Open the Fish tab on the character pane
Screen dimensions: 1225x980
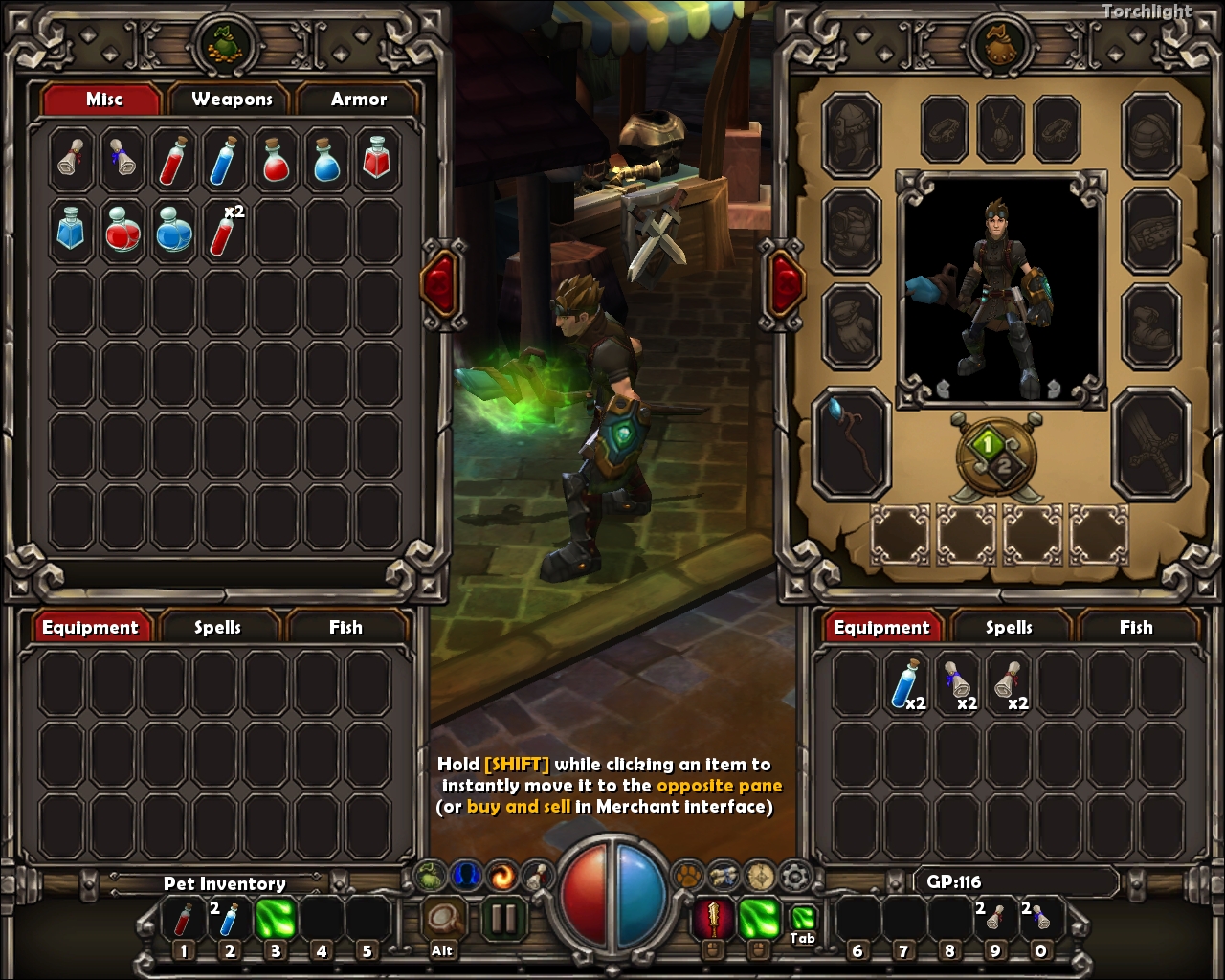tap(1134, 628)
